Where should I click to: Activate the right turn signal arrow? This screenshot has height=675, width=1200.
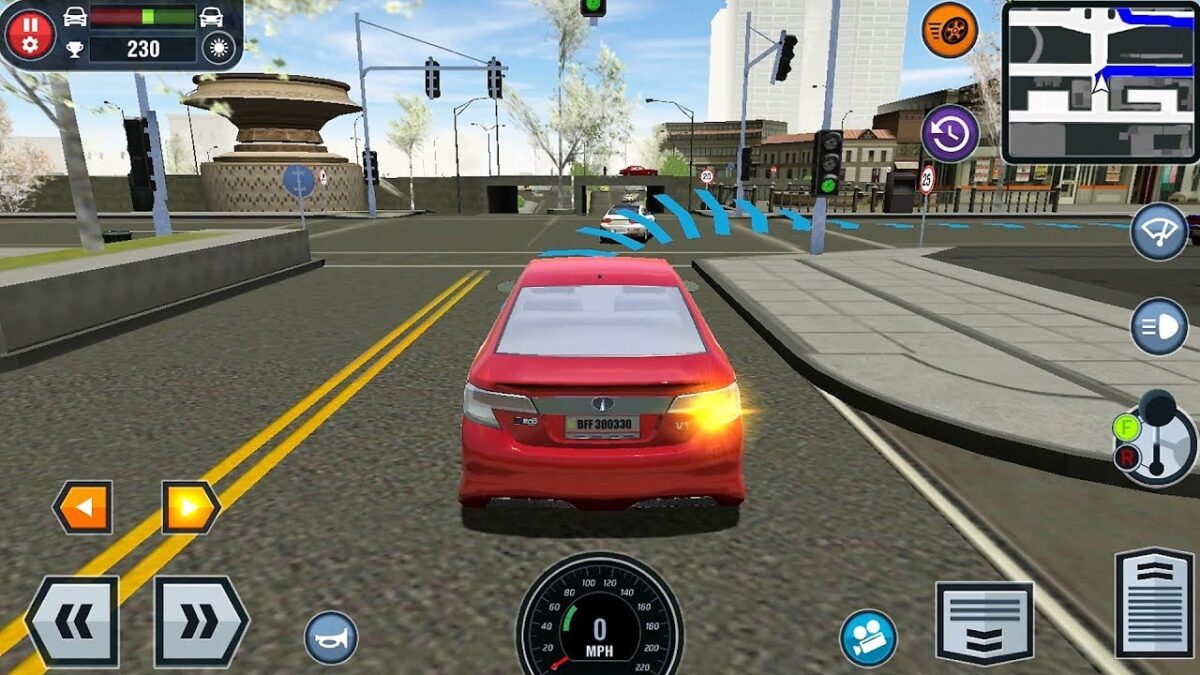click(190, 507)
